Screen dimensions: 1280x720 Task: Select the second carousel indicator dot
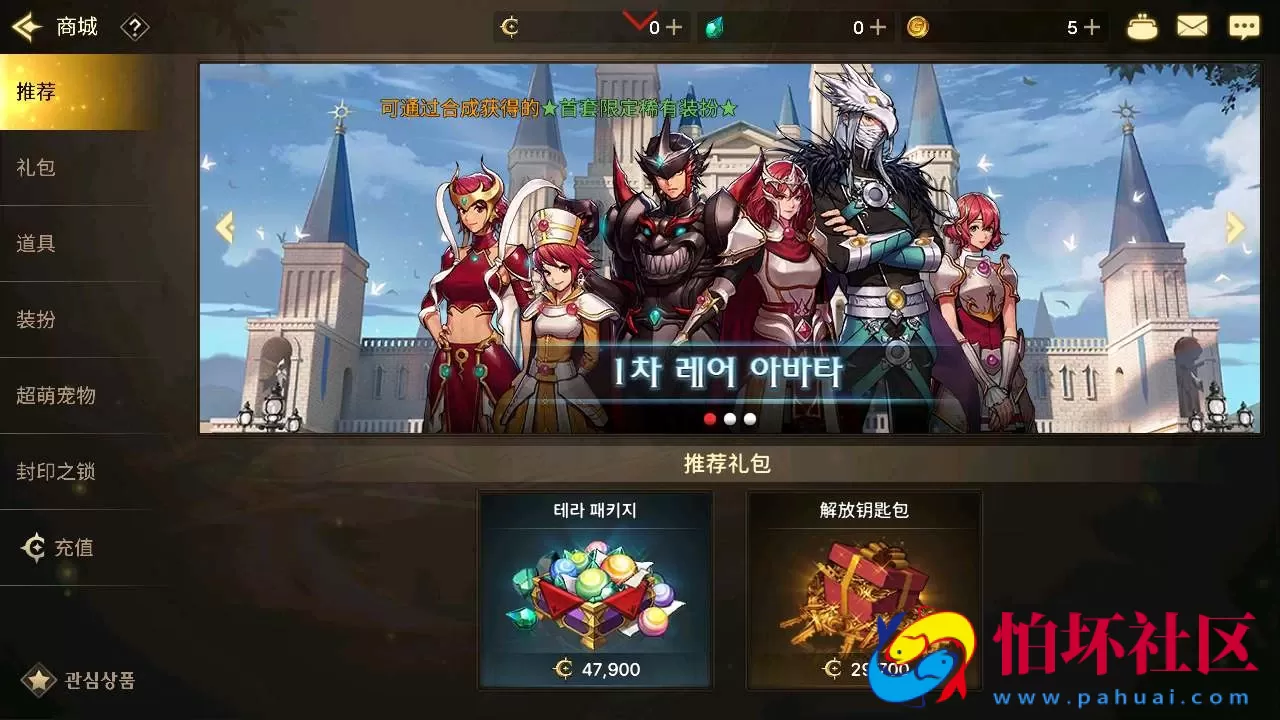tap(728, 419)
